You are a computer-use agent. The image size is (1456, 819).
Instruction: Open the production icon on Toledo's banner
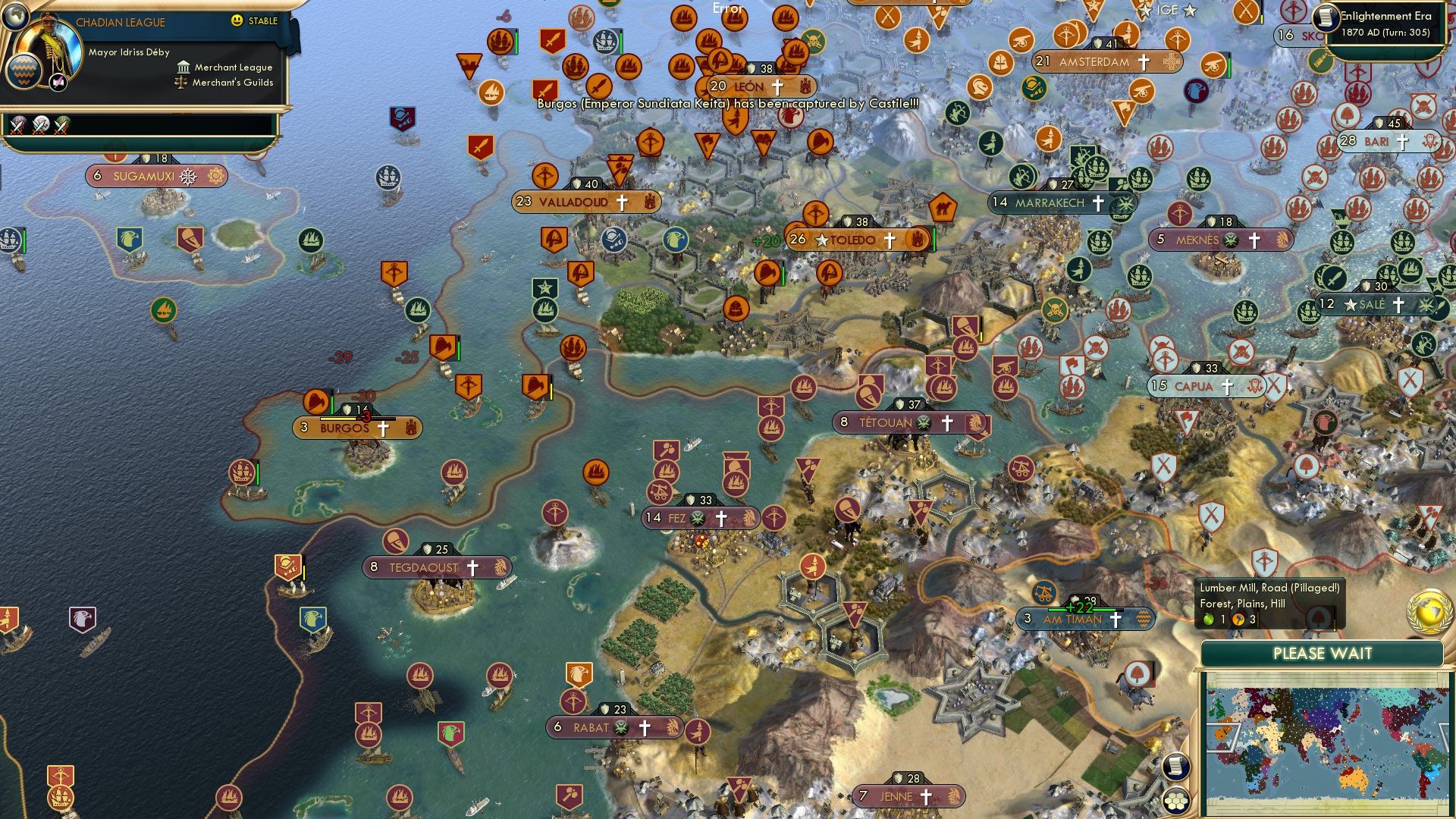coord(916,240)
